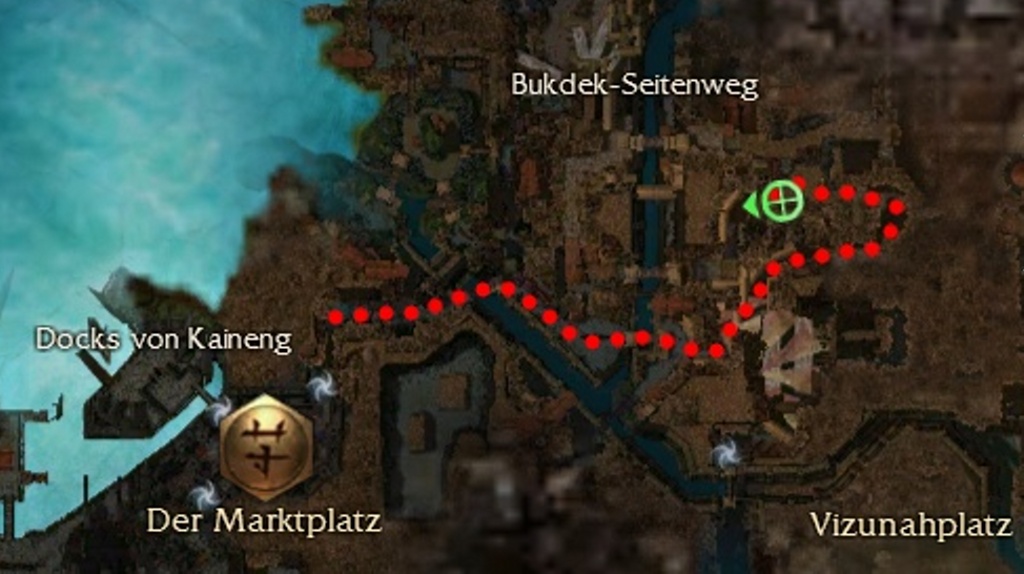Select the Der Marktplatz outpost icon
The image size is (1024, 574).
click(x=266, y=446)
